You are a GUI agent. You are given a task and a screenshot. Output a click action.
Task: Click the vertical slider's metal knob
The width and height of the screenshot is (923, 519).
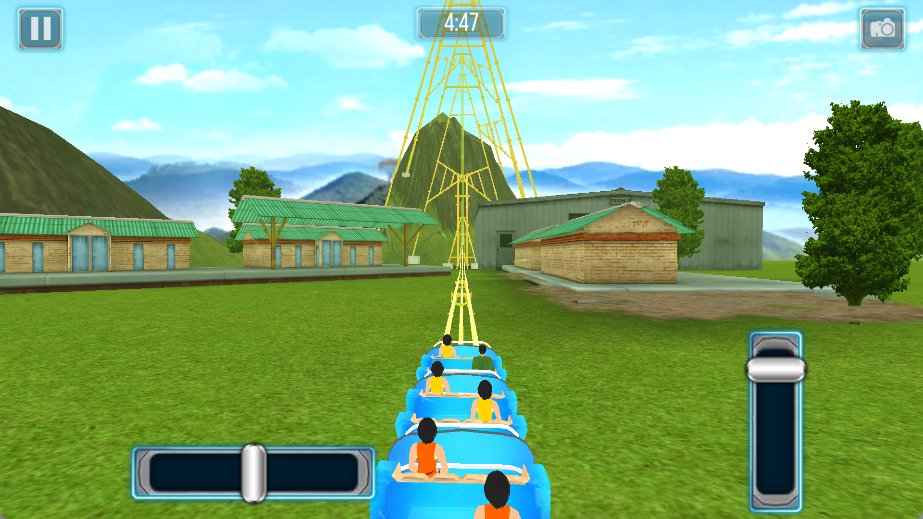[776, 369]
